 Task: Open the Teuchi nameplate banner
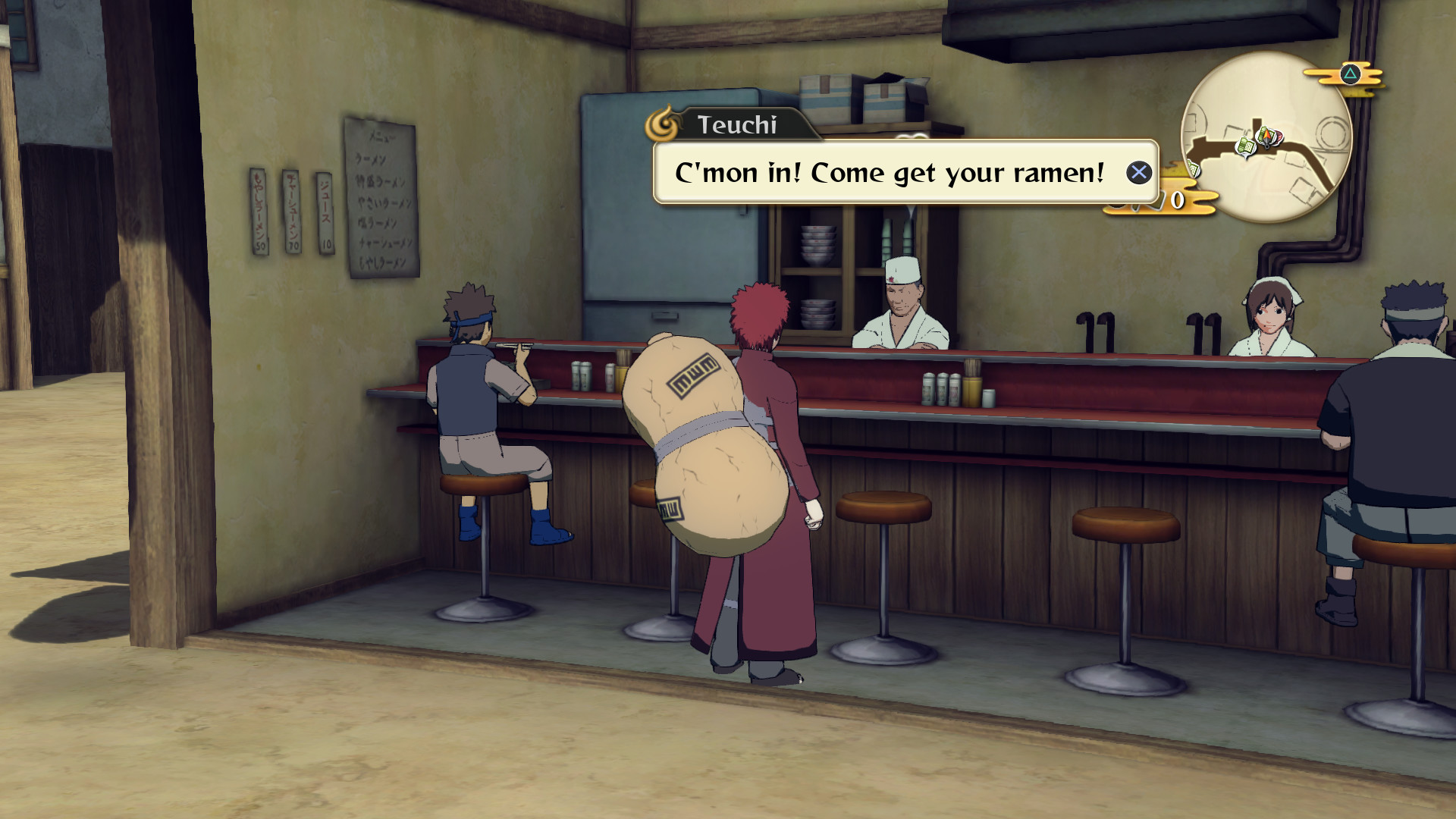[739, 125]
